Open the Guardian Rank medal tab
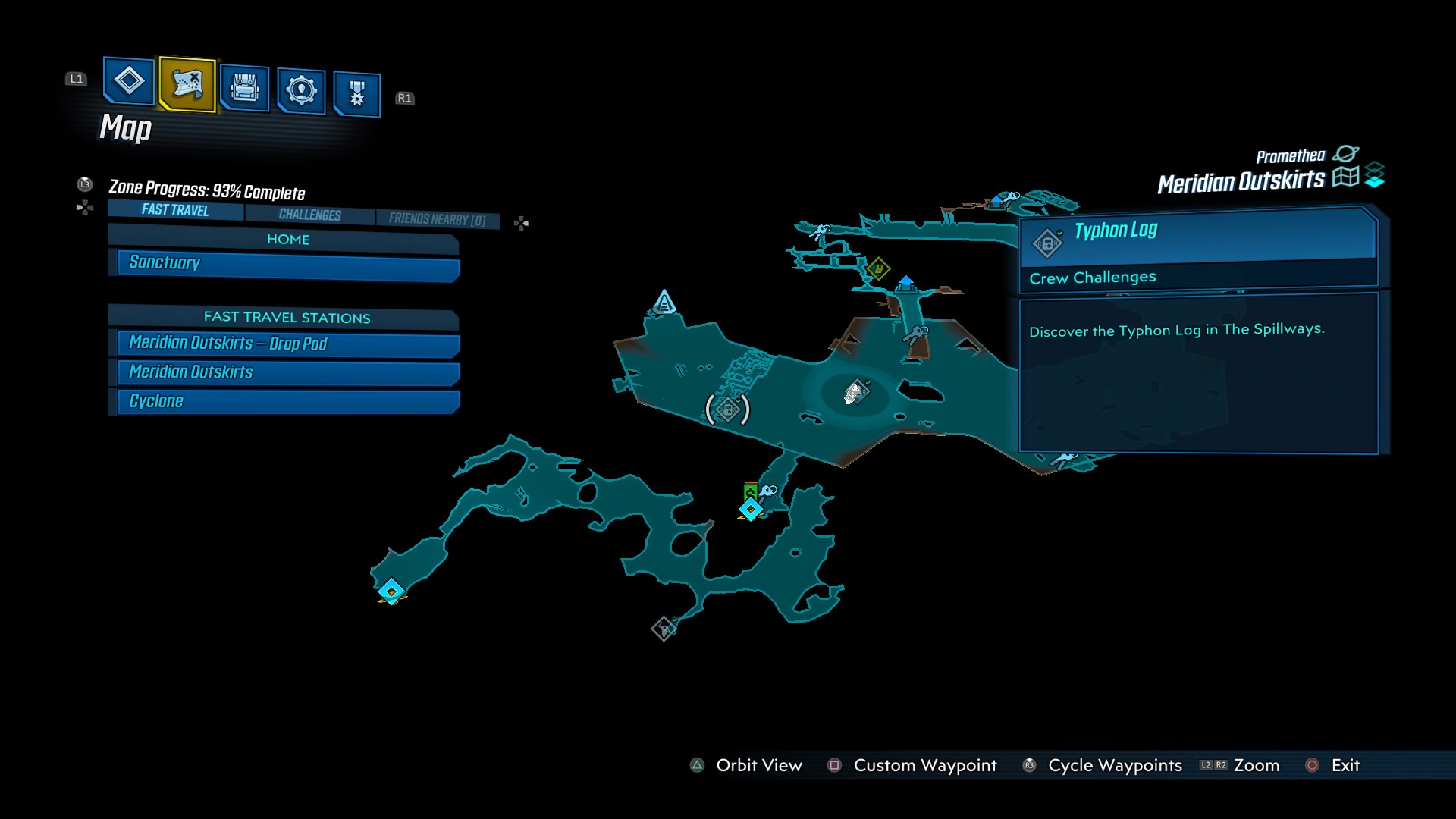Image resolution: width=1456 pixels, height=819 pixels. 356,95
